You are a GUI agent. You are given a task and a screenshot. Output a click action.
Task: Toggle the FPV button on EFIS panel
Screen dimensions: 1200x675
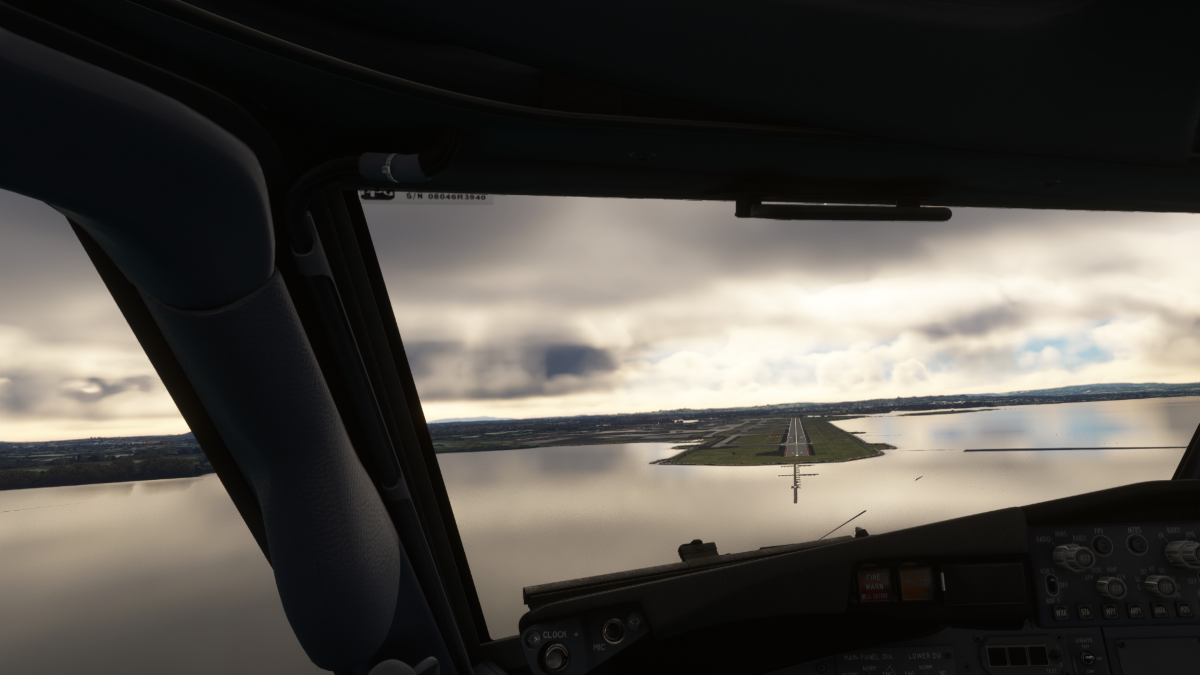click(x=1101, y=545)
